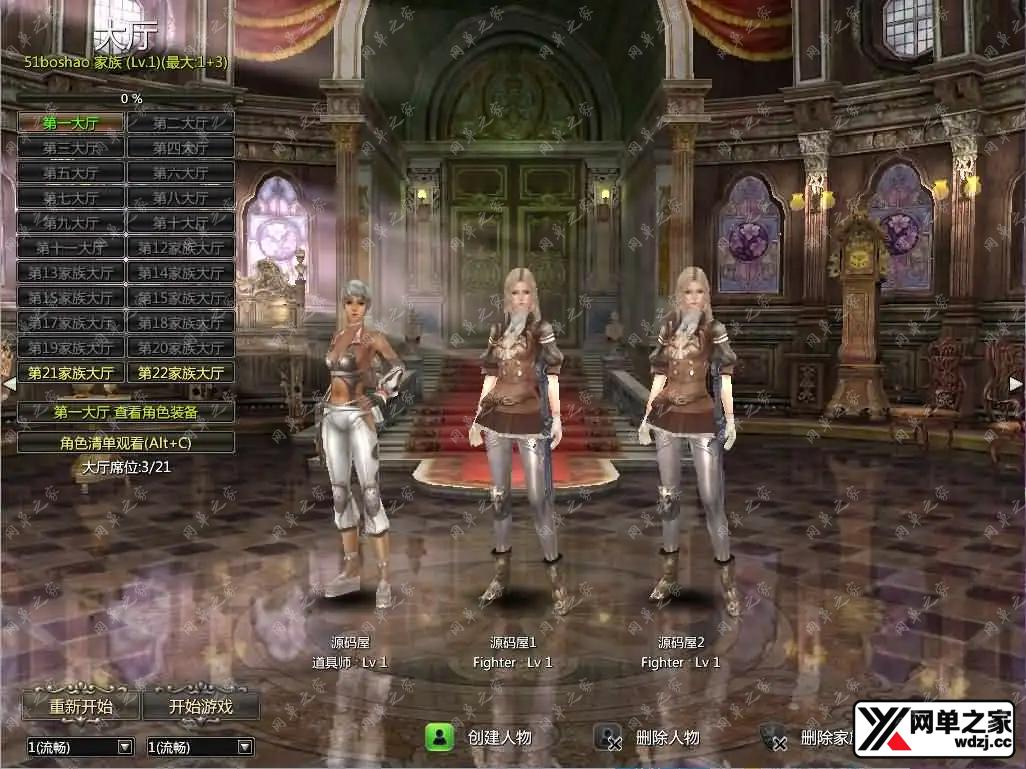
Task: Select the 第一大厅 lobby button
Action: coord(71,122)
